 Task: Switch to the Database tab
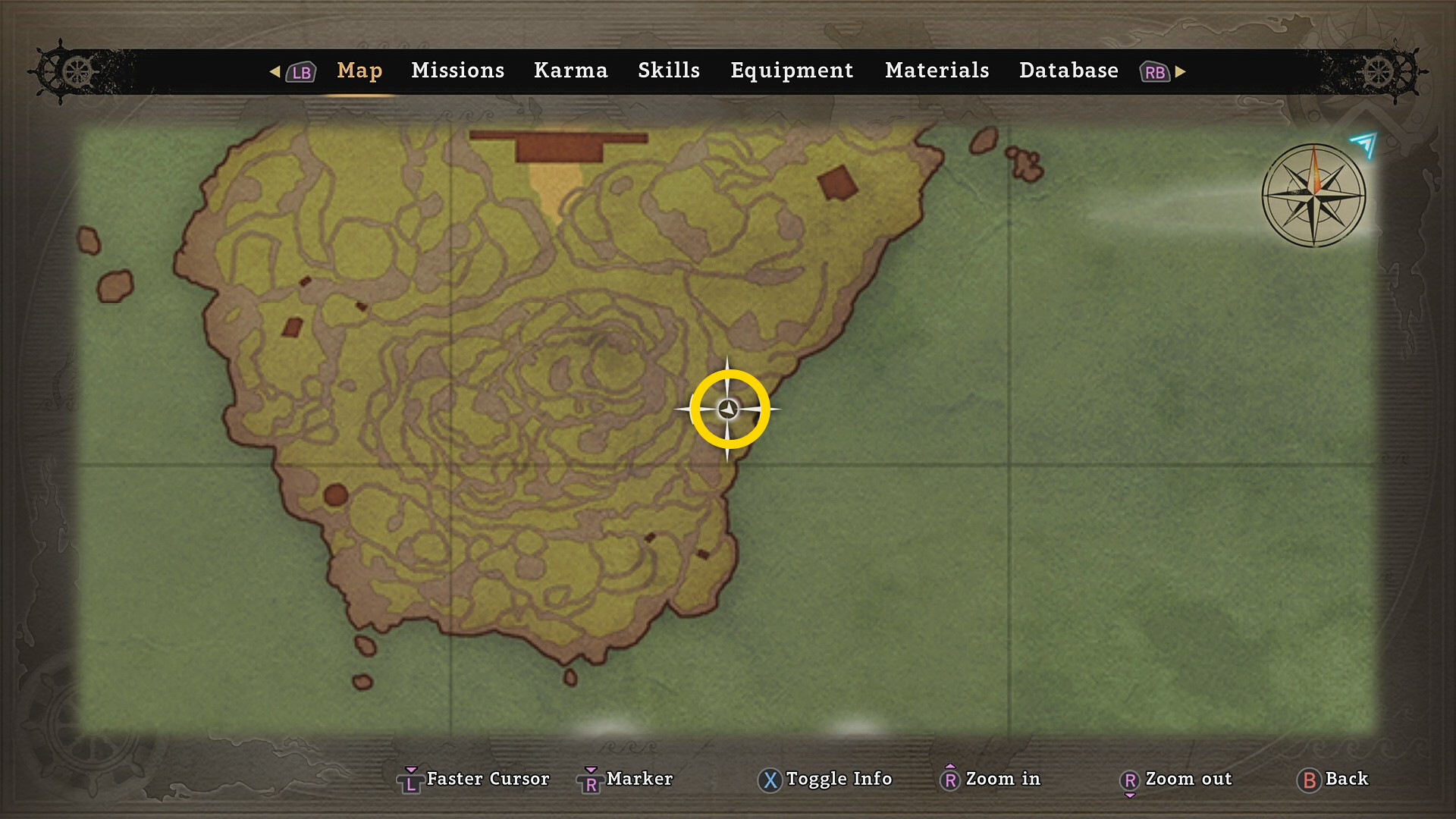(1068, 71)
